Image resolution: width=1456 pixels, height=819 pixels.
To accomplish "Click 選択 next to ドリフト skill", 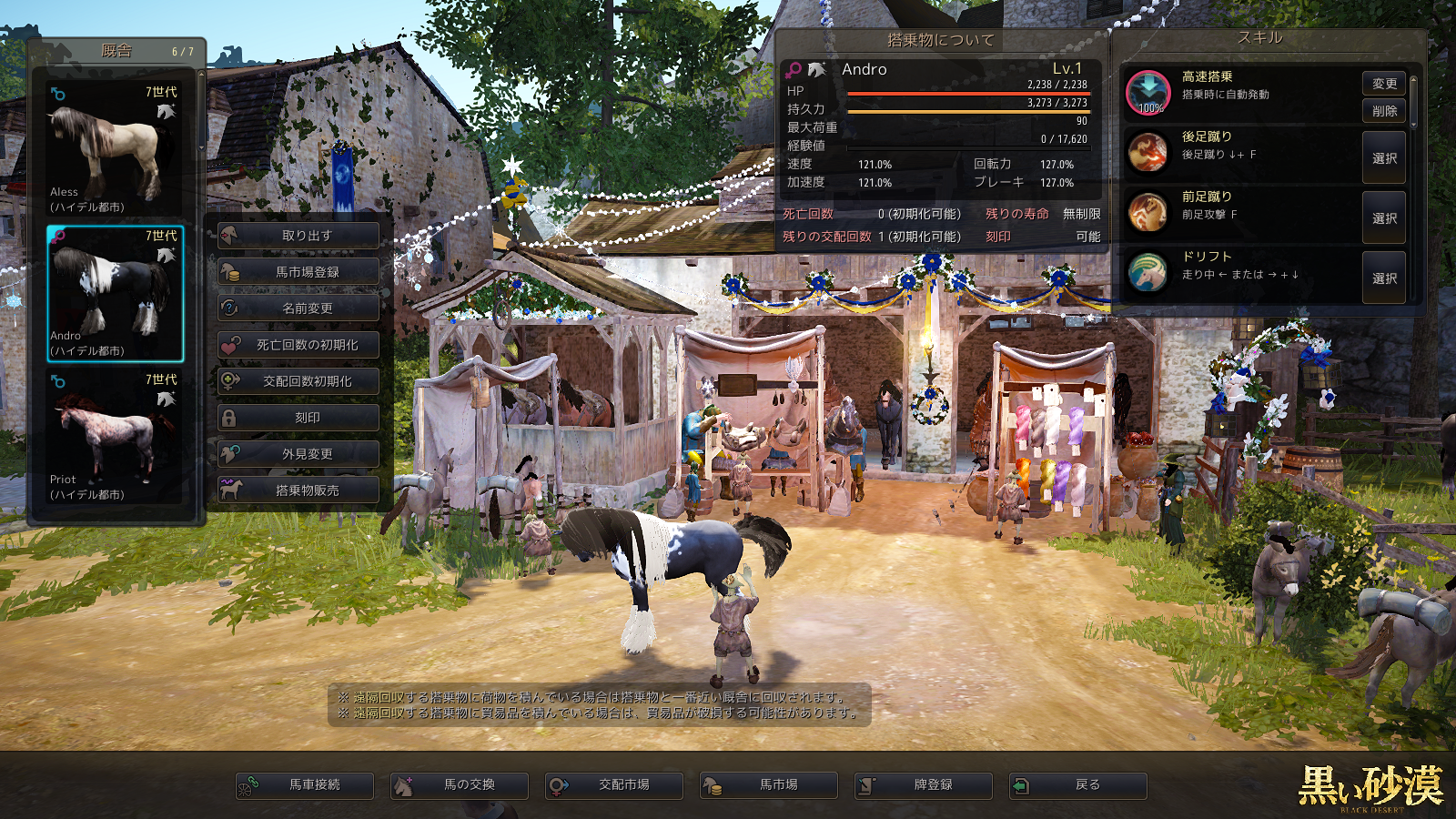I will coord(1384,278).
